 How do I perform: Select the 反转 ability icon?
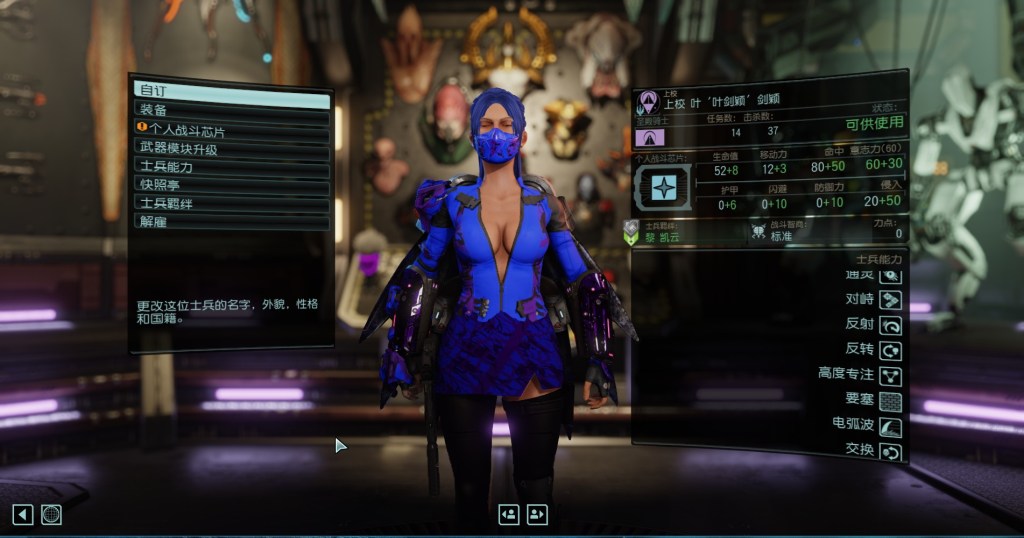point(890,350)
